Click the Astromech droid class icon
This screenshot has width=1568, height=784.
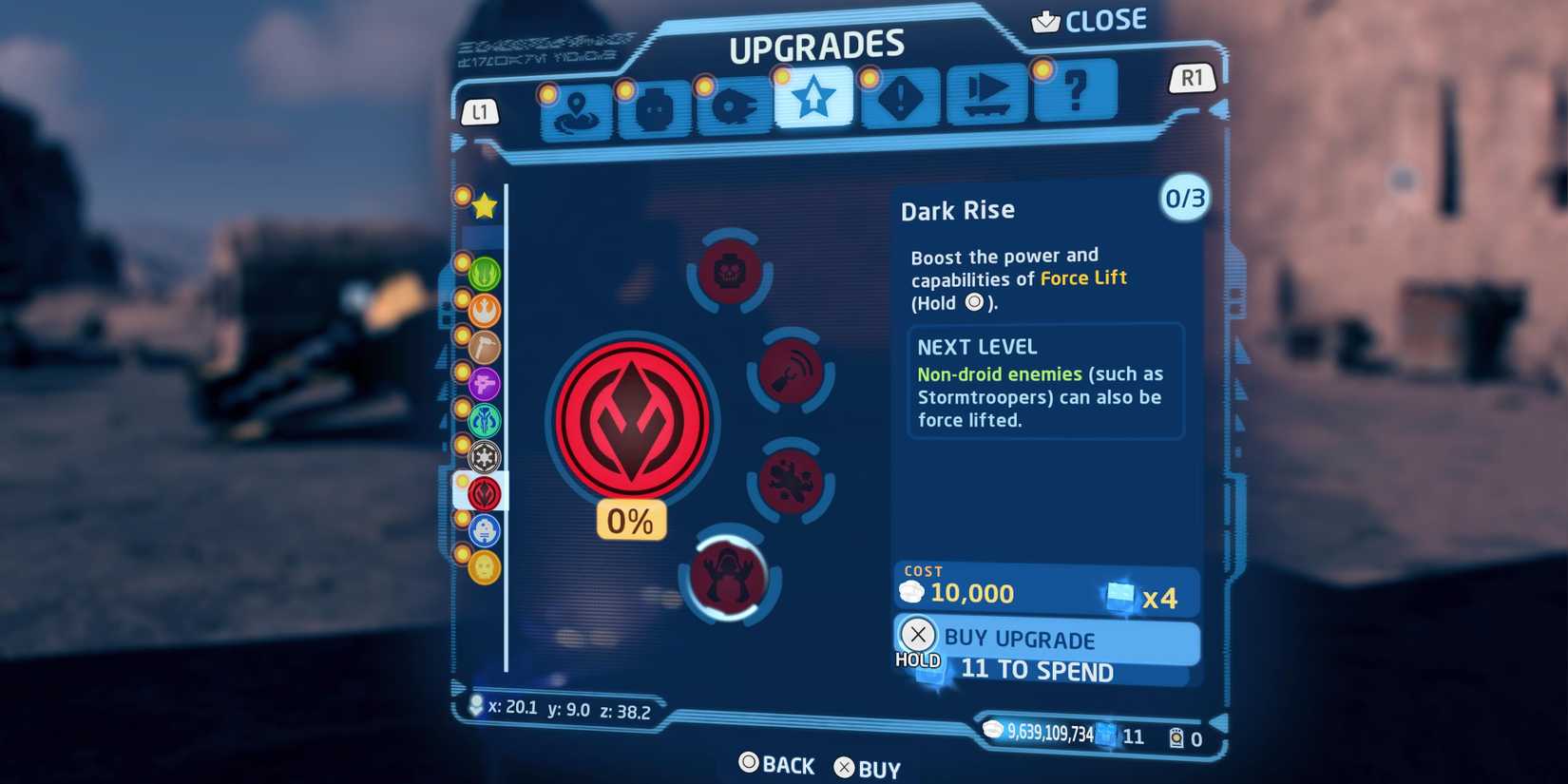pyautogui.click(x=483, y=530)
